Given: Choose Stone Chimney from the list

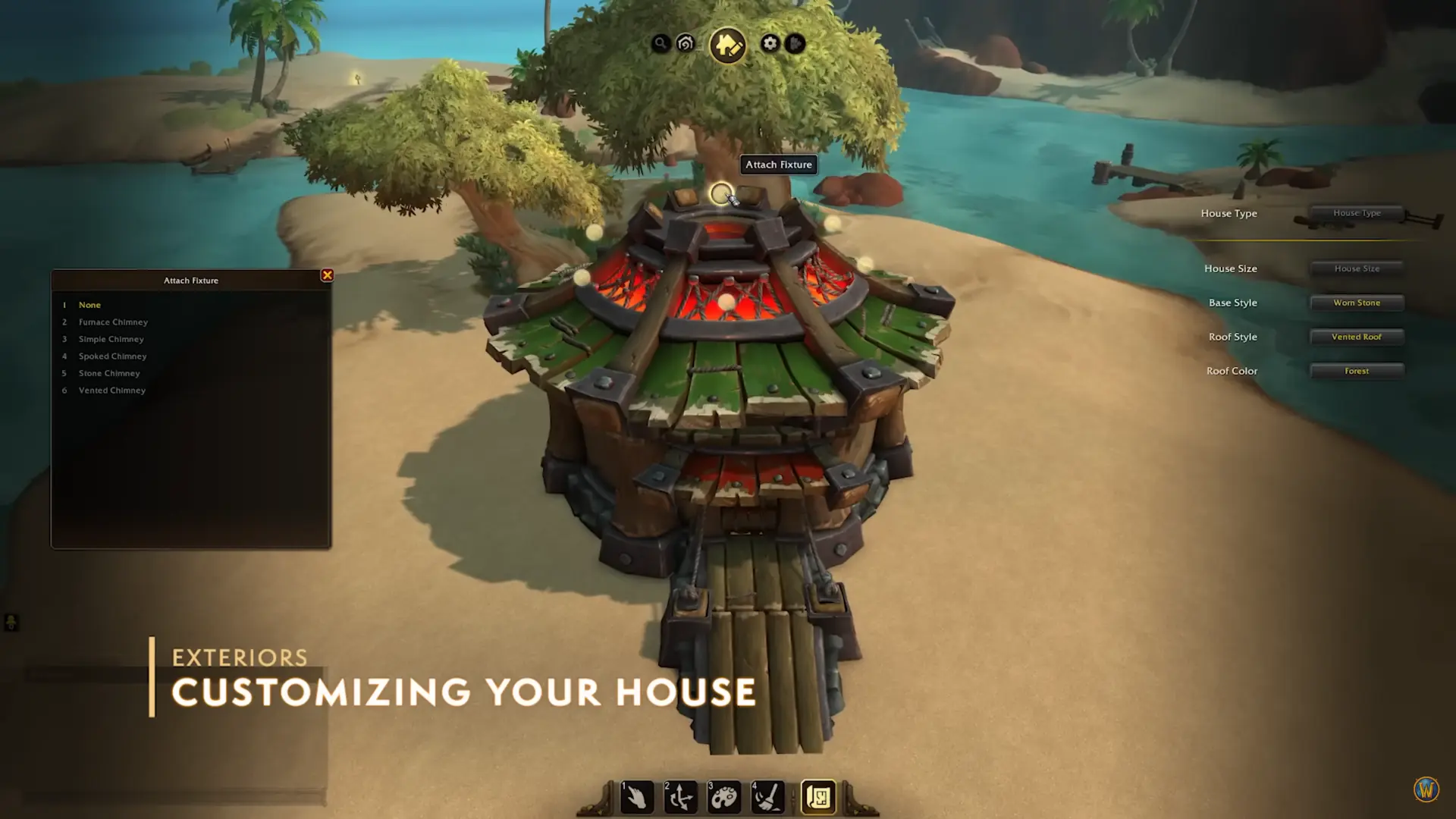Looking at the screenshot, I should 109,373.
